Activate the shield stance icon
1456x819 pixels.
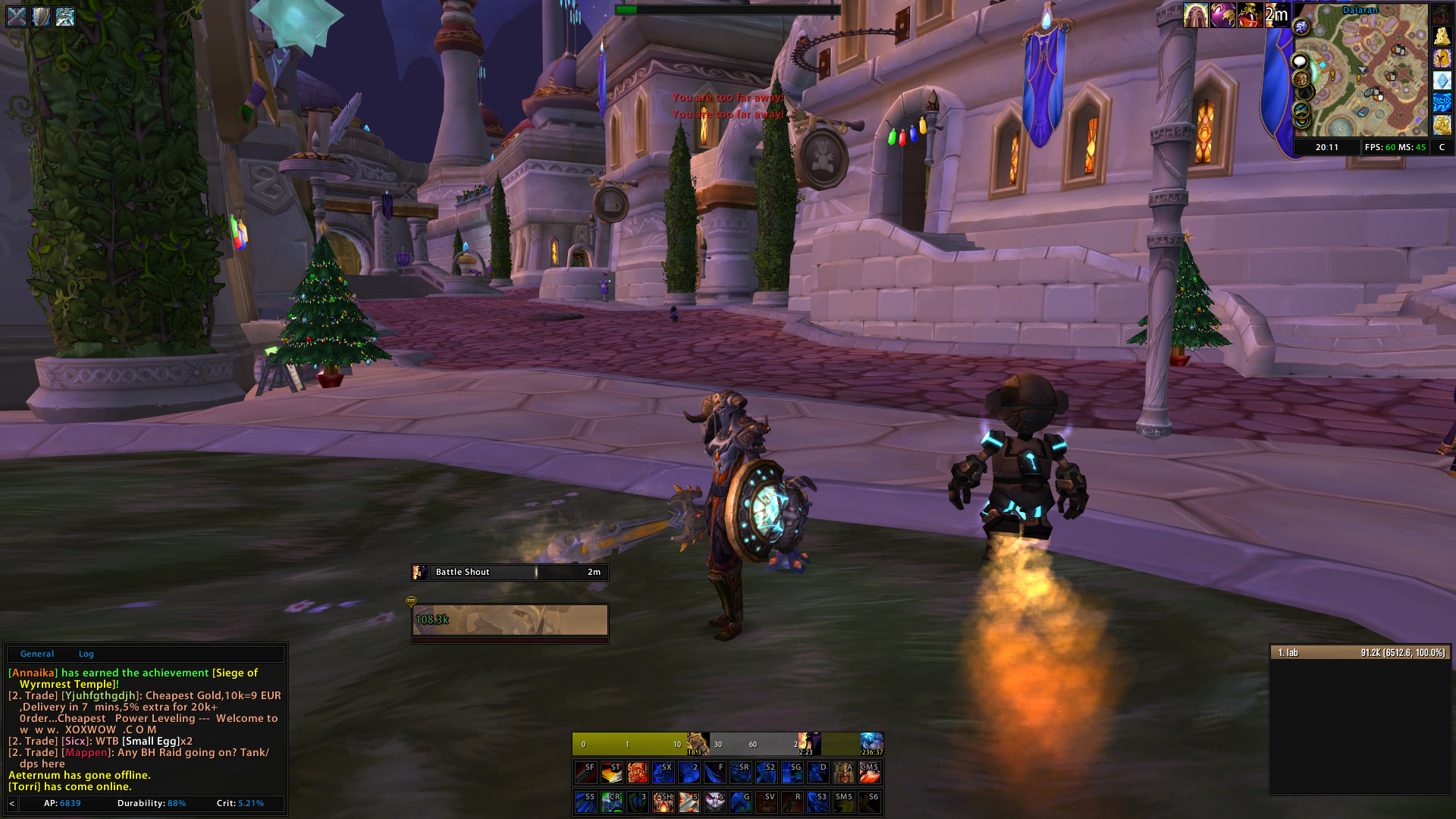(41, 16)
